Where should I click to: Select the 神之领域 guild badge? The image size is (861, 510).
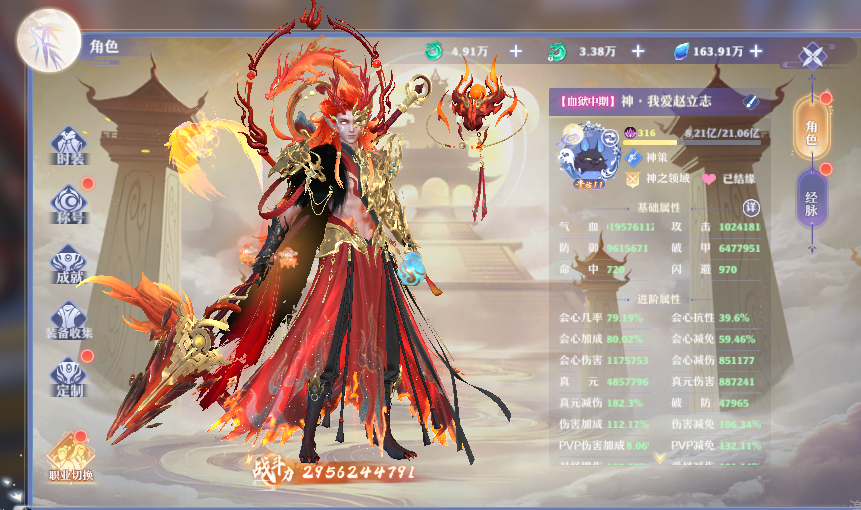tap(633, 179)
